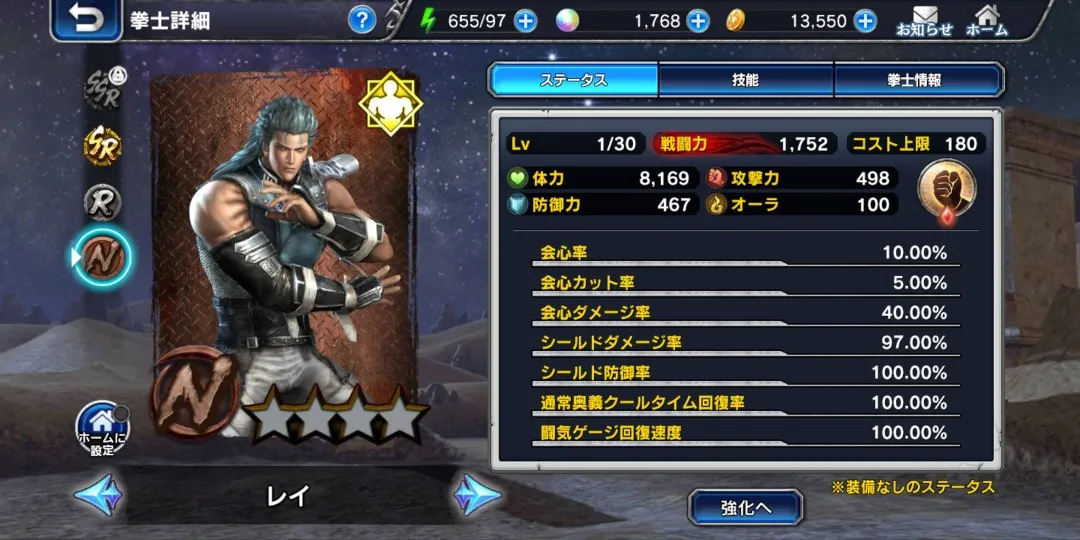The image size is (1080, 540).
Task: Add gold coins with the plus button
Action: tap(865, 21)
